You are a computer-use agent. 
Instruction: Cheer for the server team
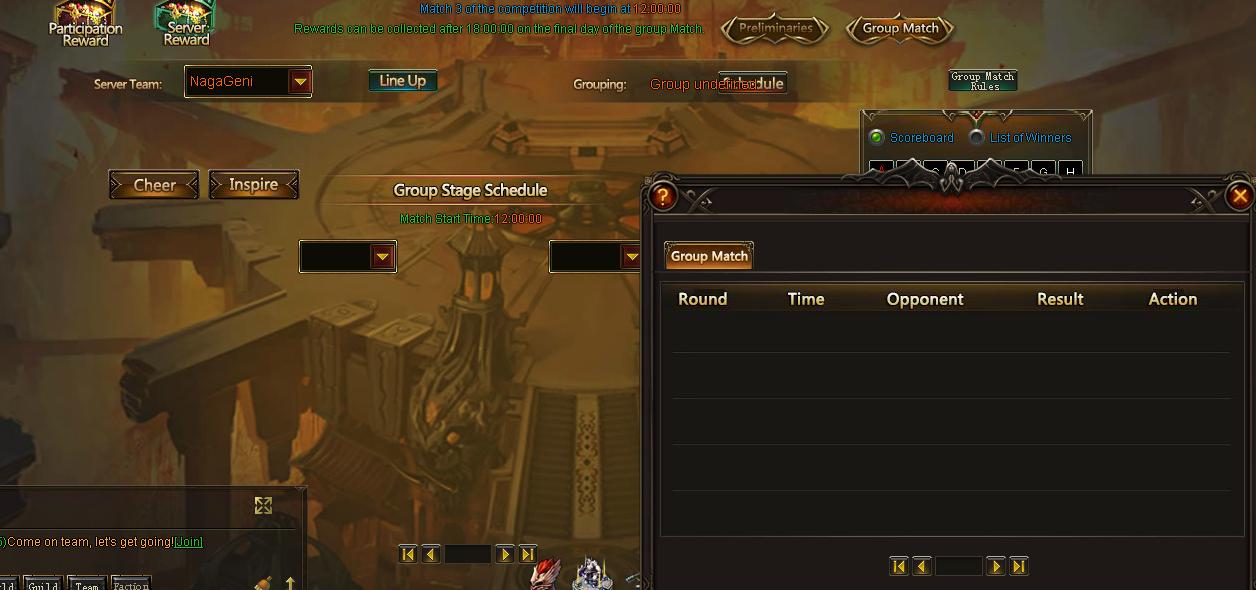coord(154,185)
